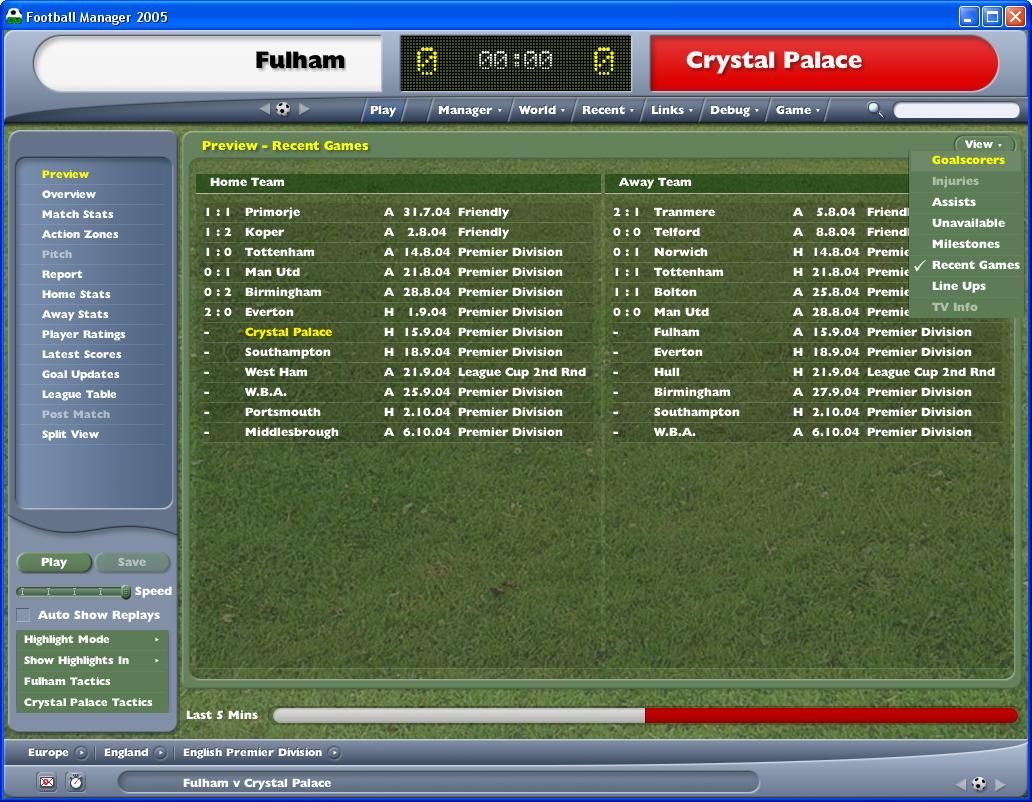Close the Football Manager 2005 window
Screen dimensions: 1032x802
pyautogui.click(x=1014, y=16)
